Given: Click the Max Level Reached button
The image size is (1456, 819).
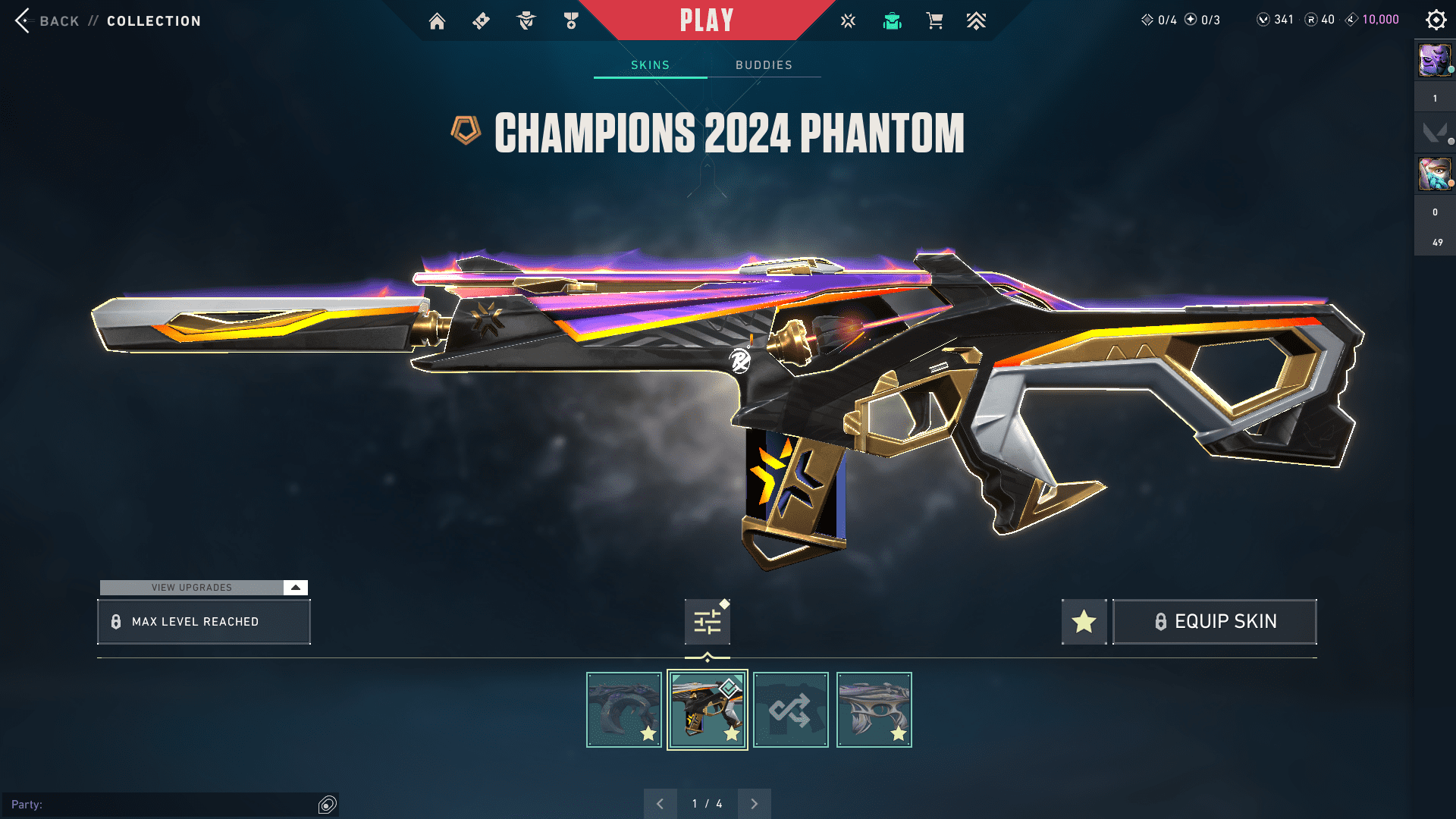Looking at the screenshot, I should [x=204, y=622].
